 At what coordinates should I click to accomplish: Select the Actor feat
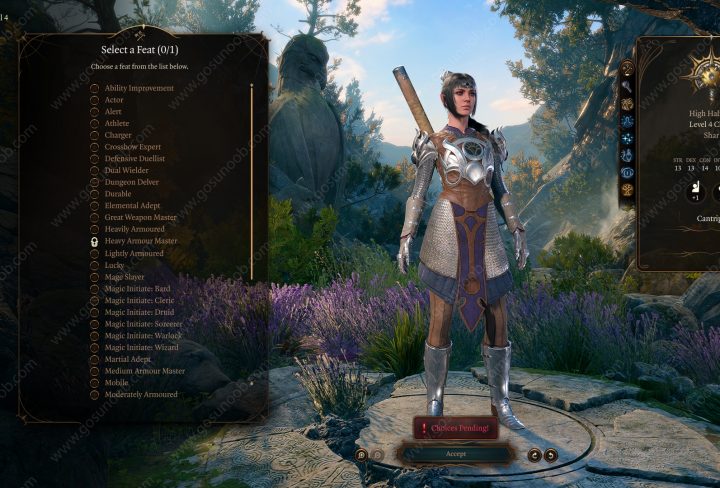114,100
